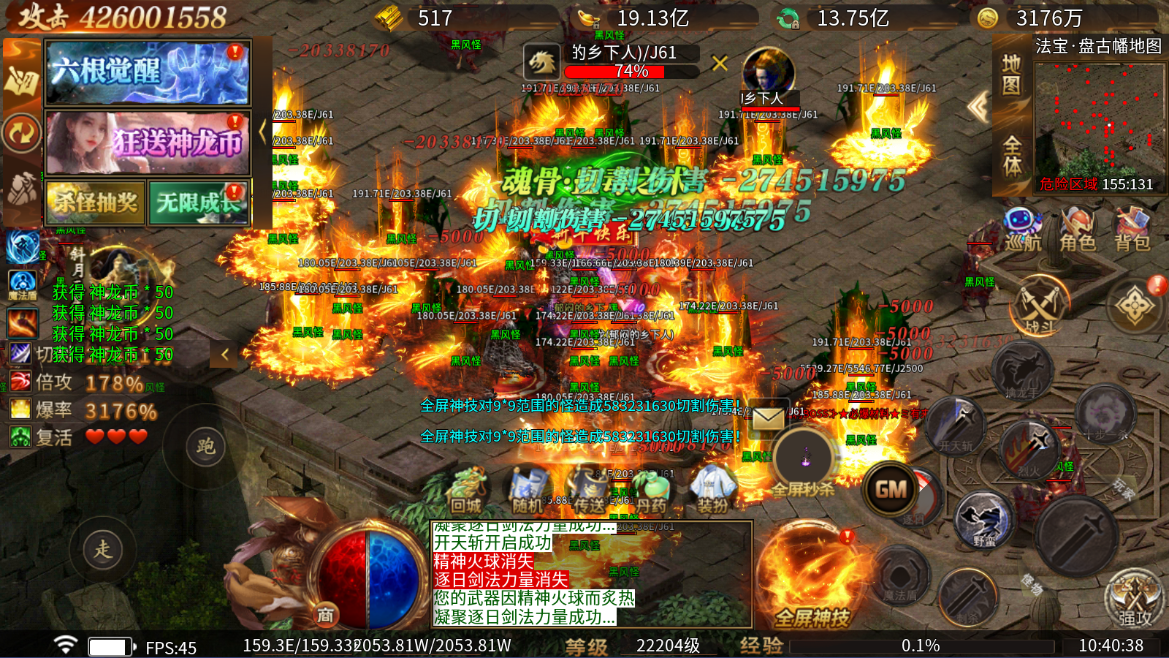Toggle the 战斗 crossed-swords combat mode

tap(1039, 307)
